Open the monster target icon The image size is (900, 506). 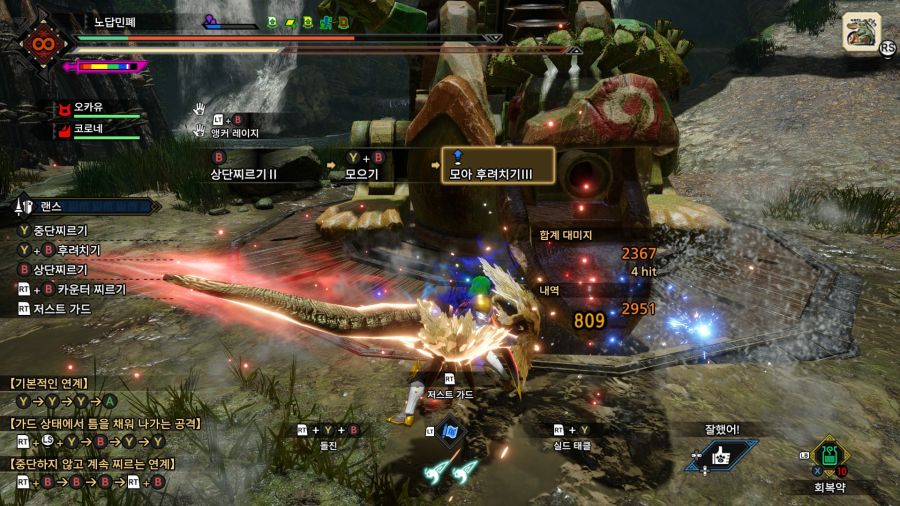(x=861, y=31)
